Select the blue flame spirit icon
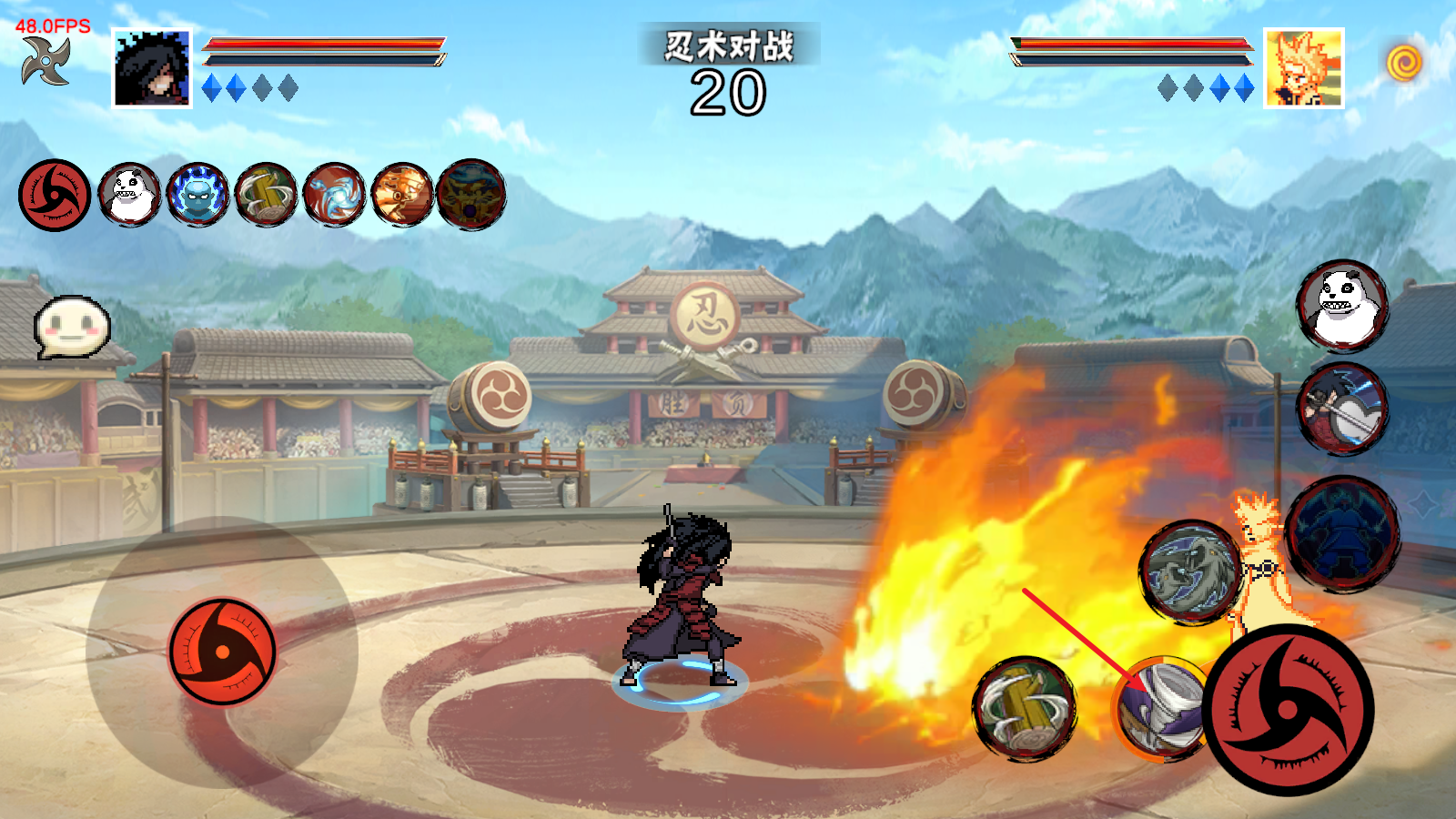The image size is (1456, 819). click(197, 195)
